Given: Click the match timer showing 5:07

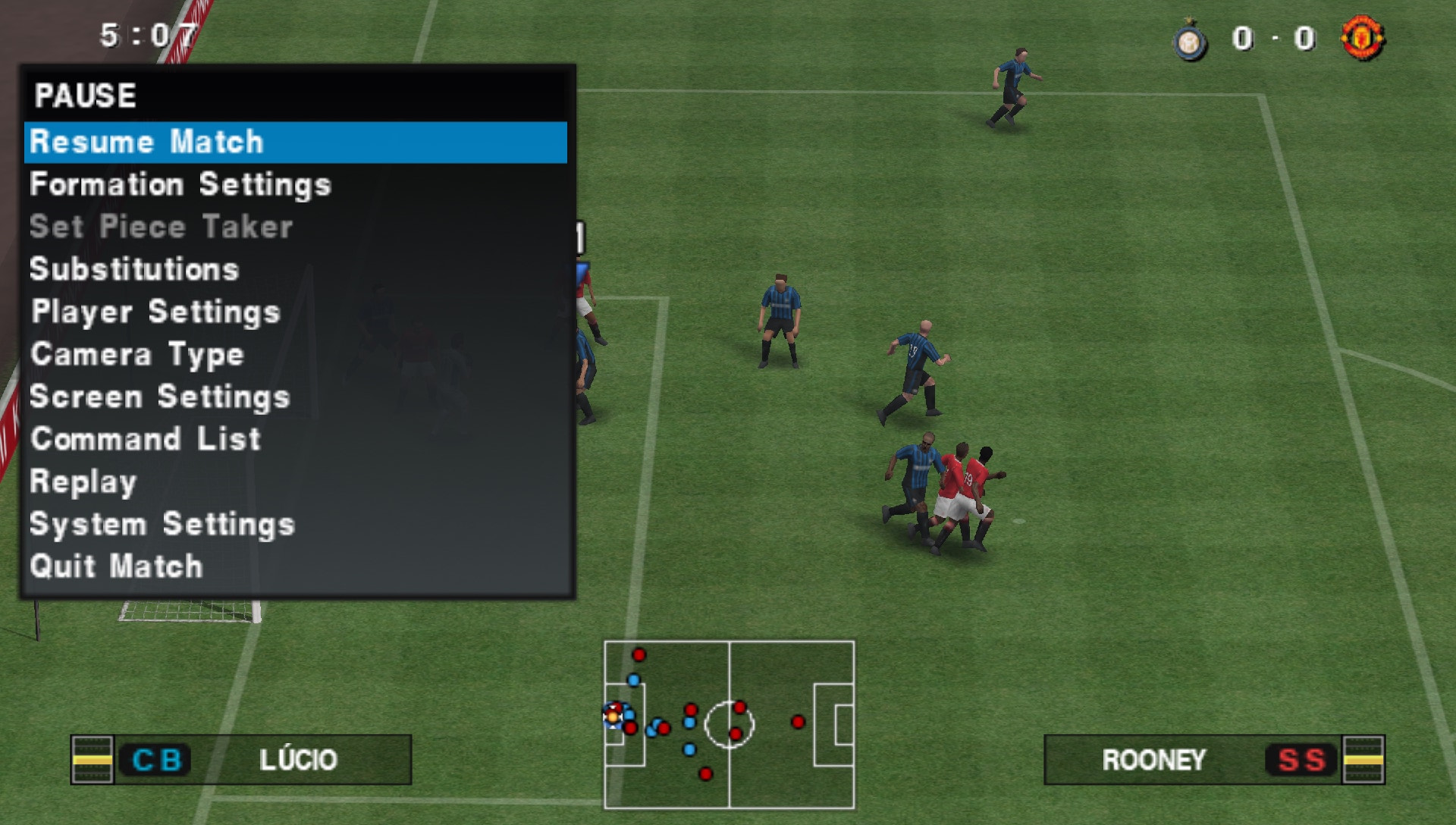Looking at the screenshot, I should point(146,33).
